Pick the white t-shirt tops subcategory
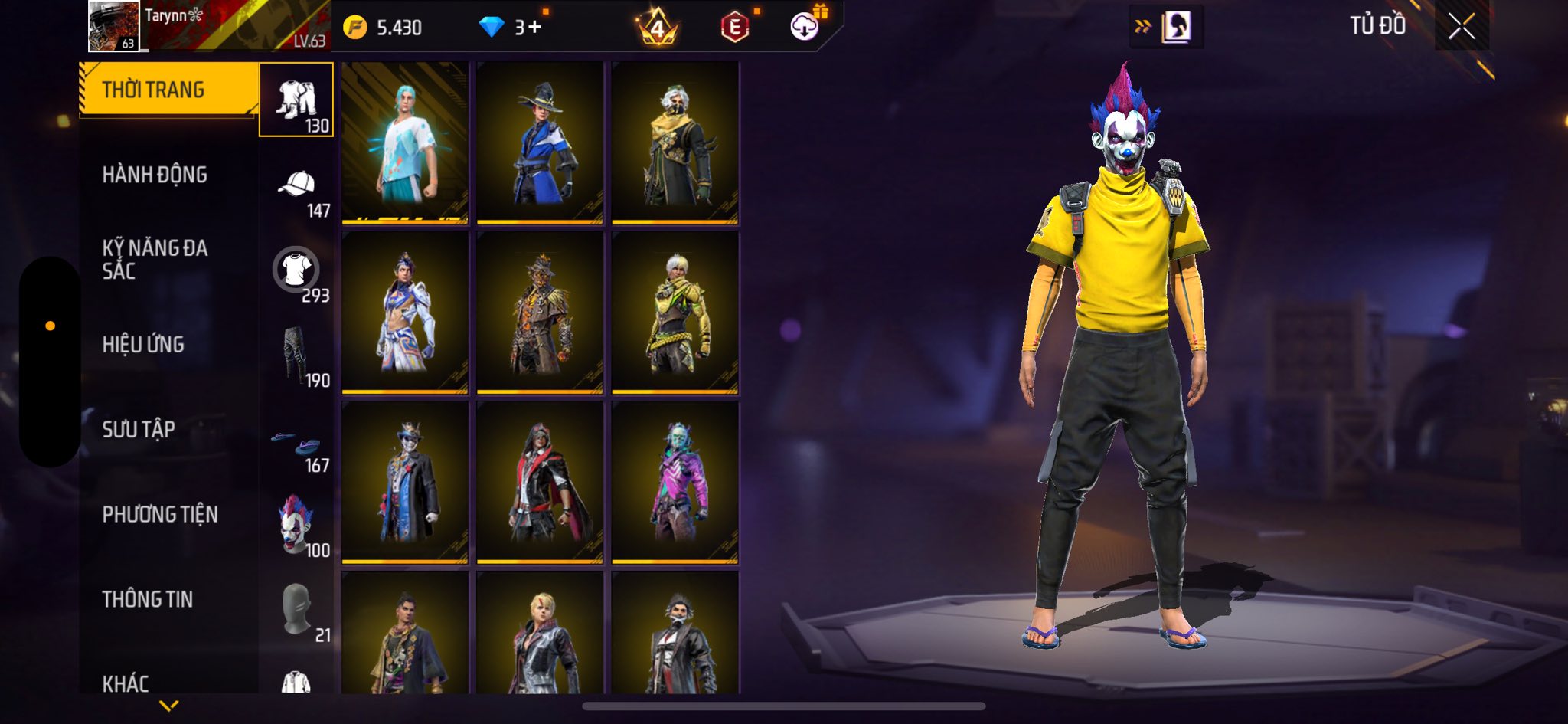Screen dimensions: 1568x724 point(297,270)
